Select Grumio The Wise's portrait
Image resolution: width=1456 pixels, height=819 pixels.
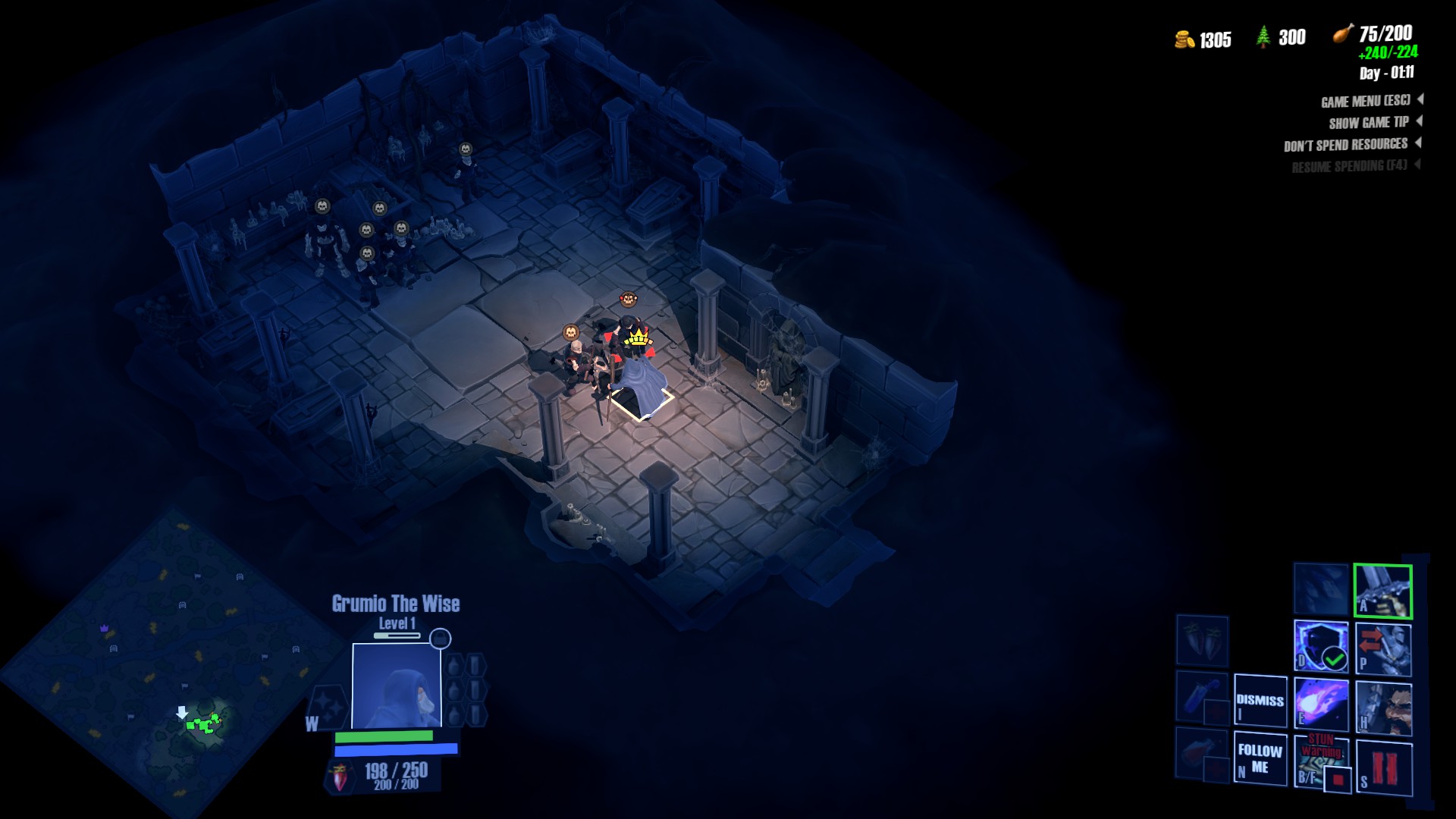(397, 686)
